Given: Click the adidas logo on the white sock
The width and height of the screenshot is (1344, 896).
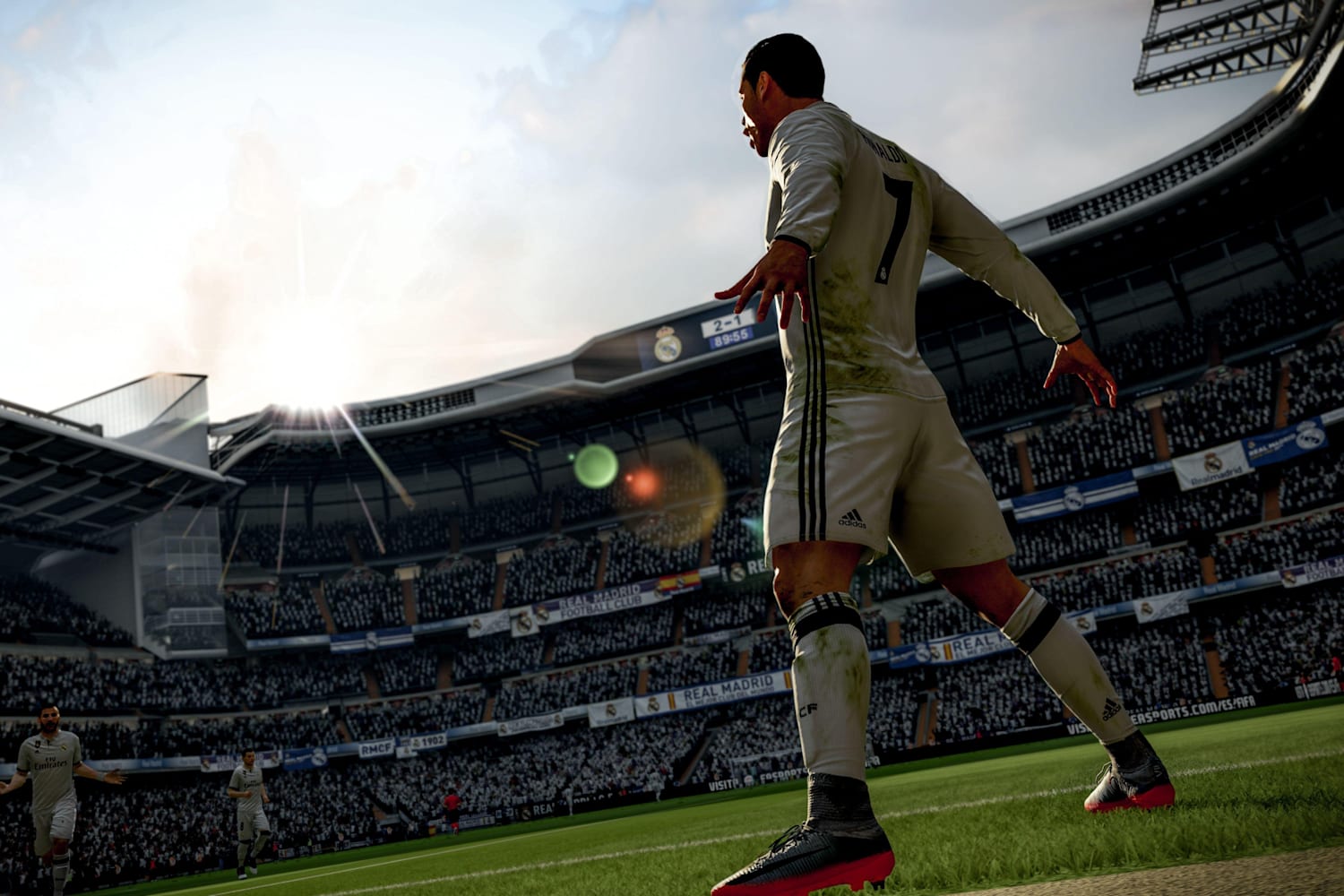Looking at the screenshot, I should [1110, 709].
